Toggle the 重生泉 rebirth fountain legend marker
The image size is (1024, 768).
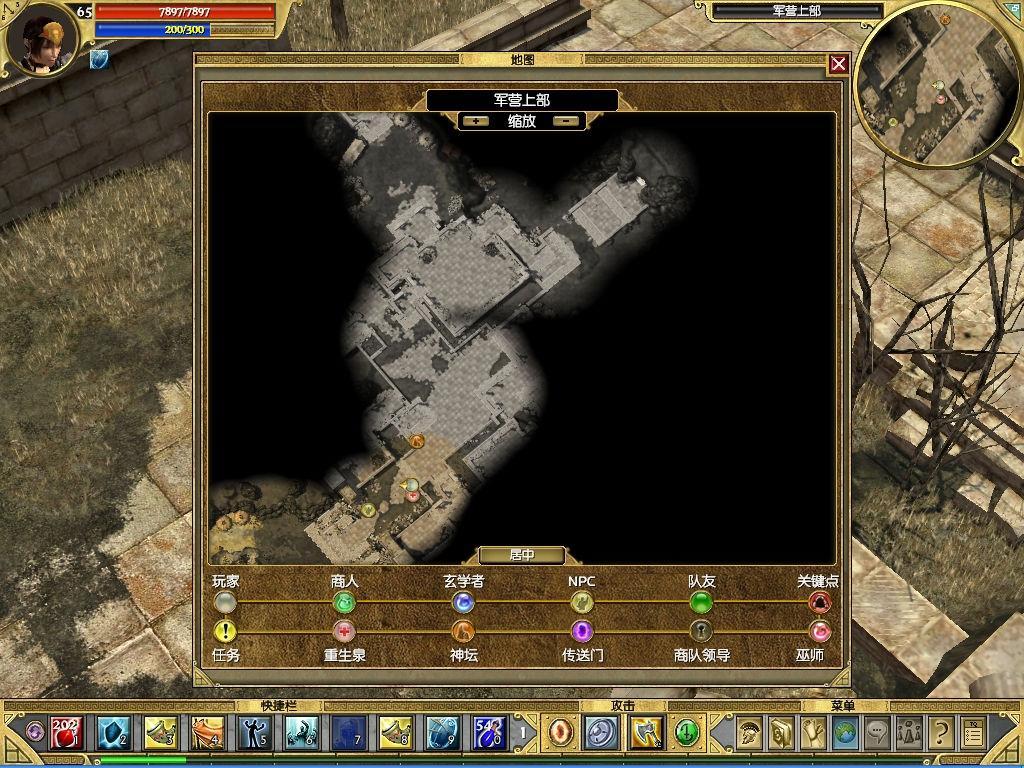[344, 631]
